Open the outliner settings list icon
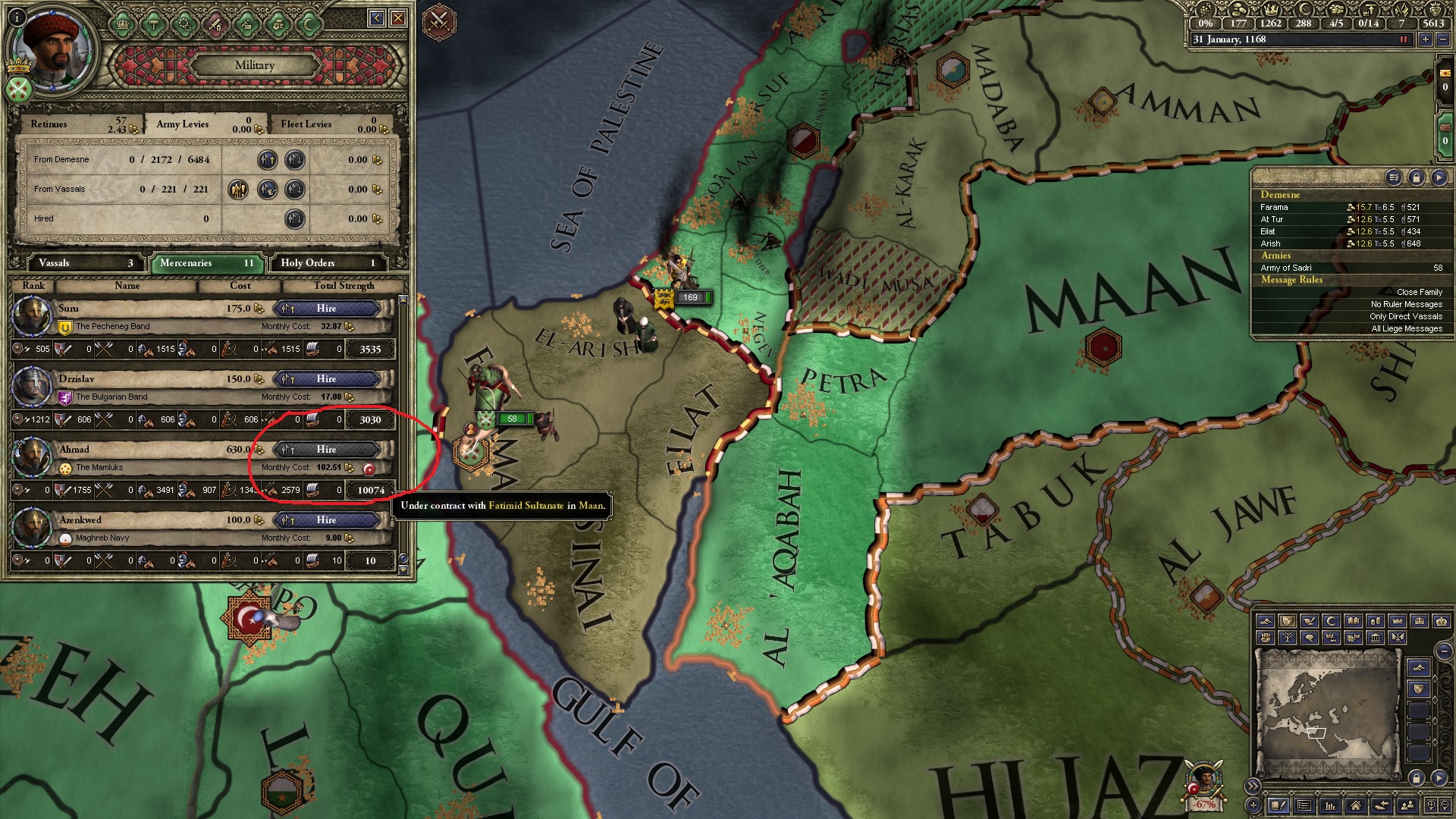The image size is (1456, 819). tap(1394, 177)
